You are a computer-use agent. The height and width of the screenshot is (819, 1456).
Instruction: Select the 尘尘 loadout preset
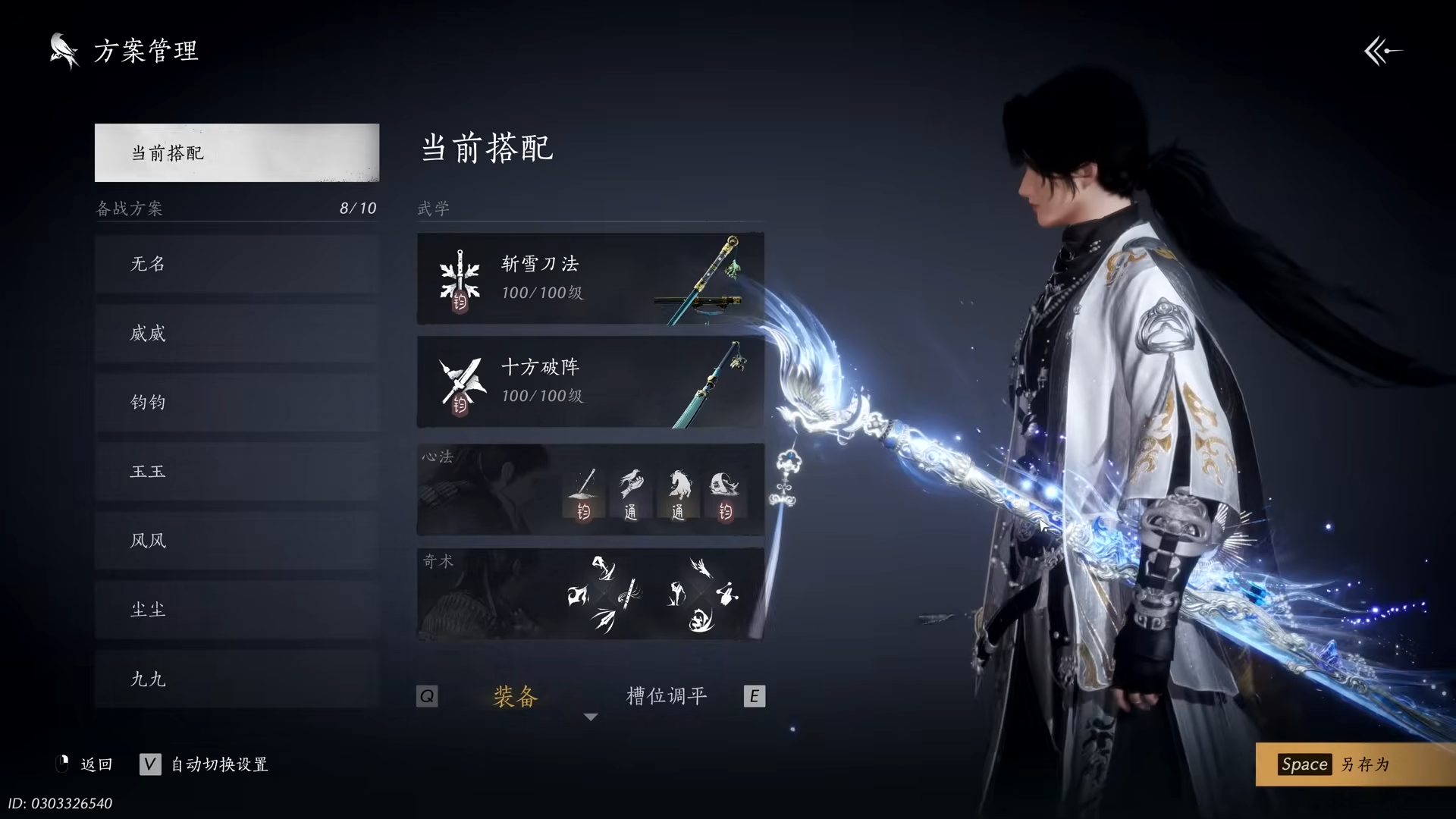[x=237, y=609]
